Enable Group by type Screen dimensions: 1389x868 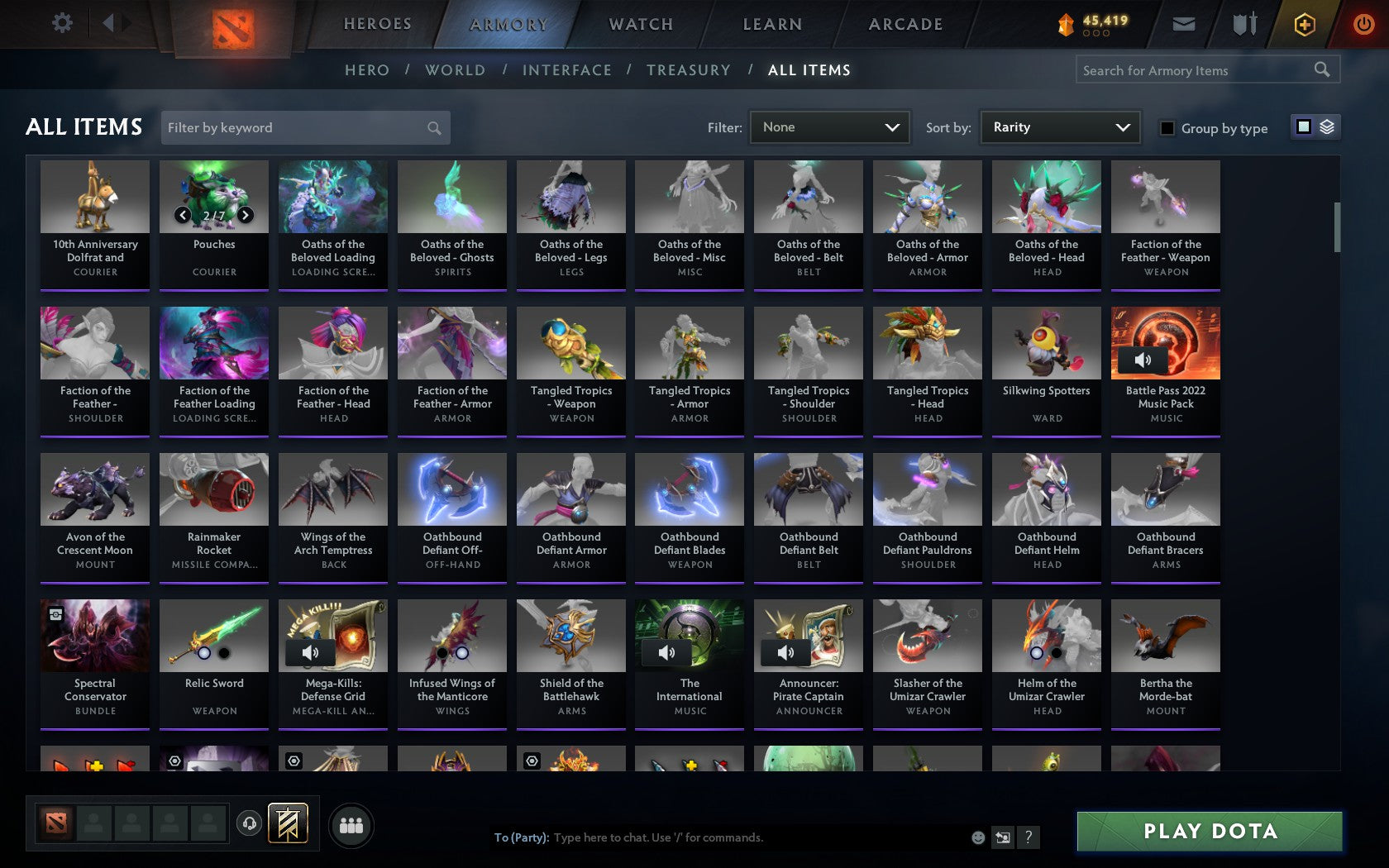click(x=1166, y=128)
